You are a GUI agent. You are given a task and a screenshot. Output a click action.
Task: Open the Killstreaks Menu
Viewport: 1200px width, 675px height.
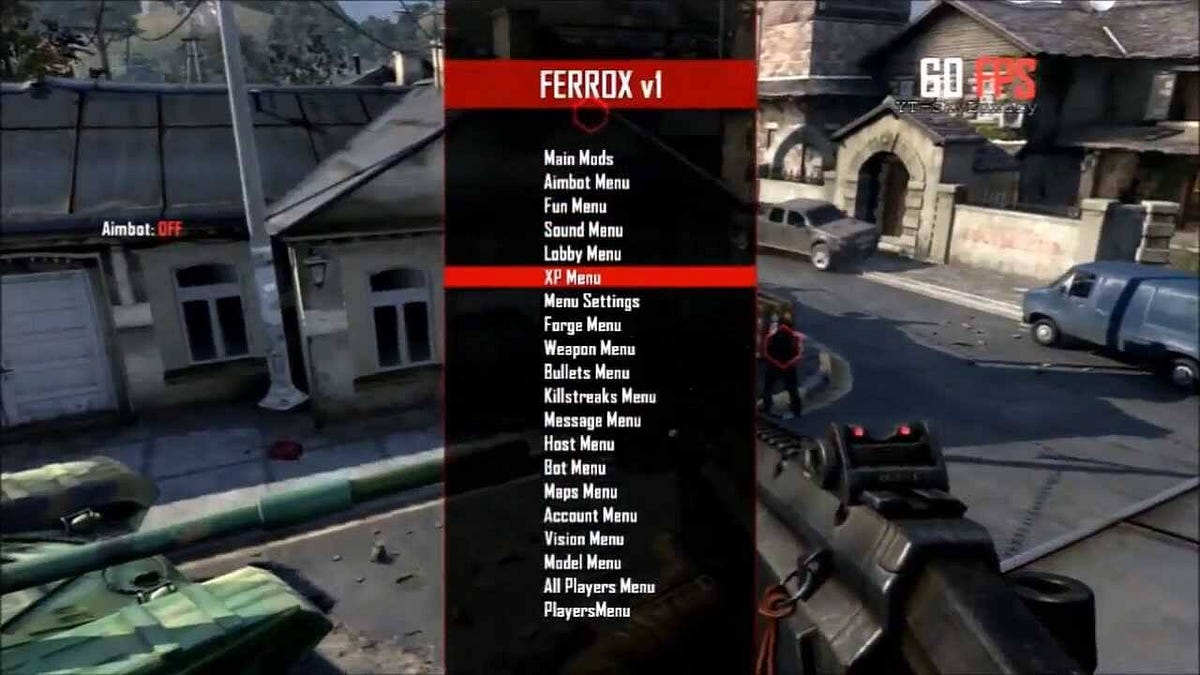[599, 397]
